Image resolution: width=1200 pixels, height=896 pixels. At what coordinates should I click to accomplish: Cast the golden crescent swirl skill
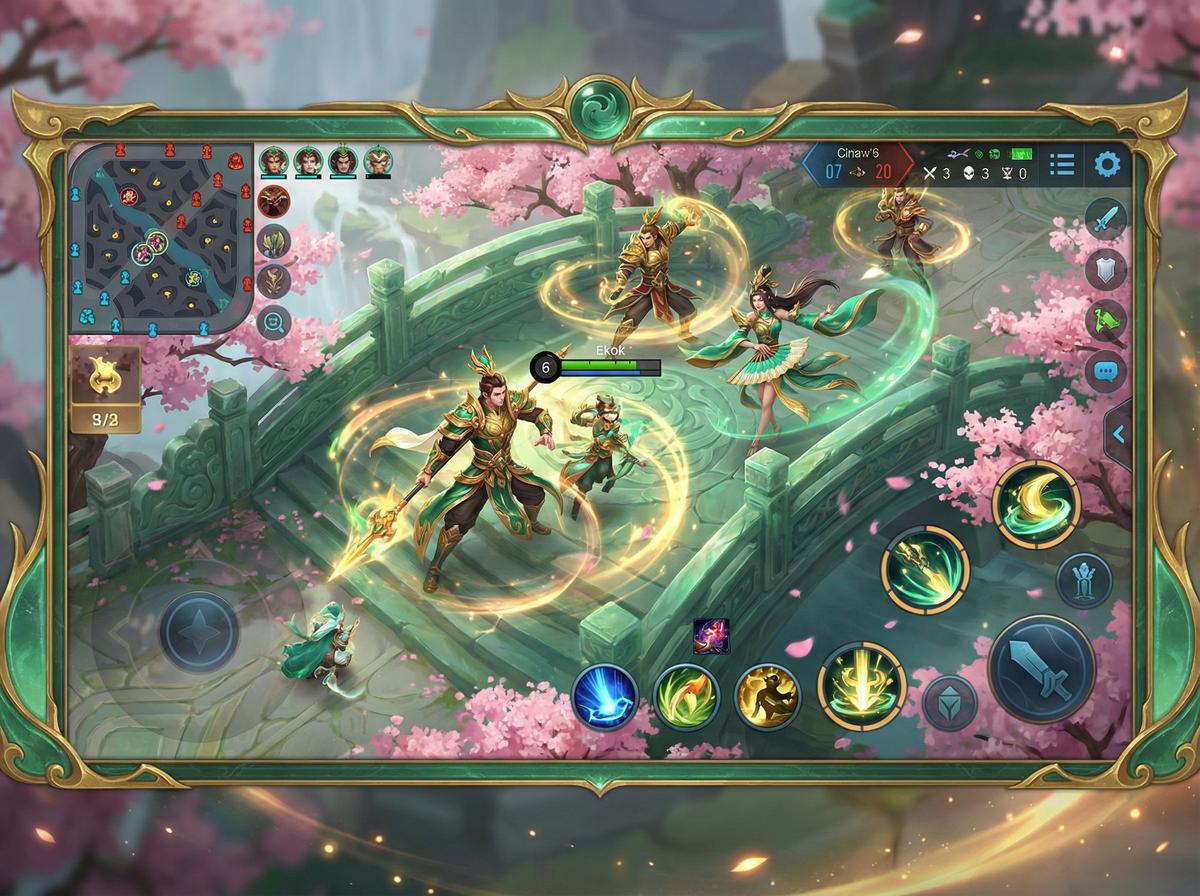(1036, 504)
